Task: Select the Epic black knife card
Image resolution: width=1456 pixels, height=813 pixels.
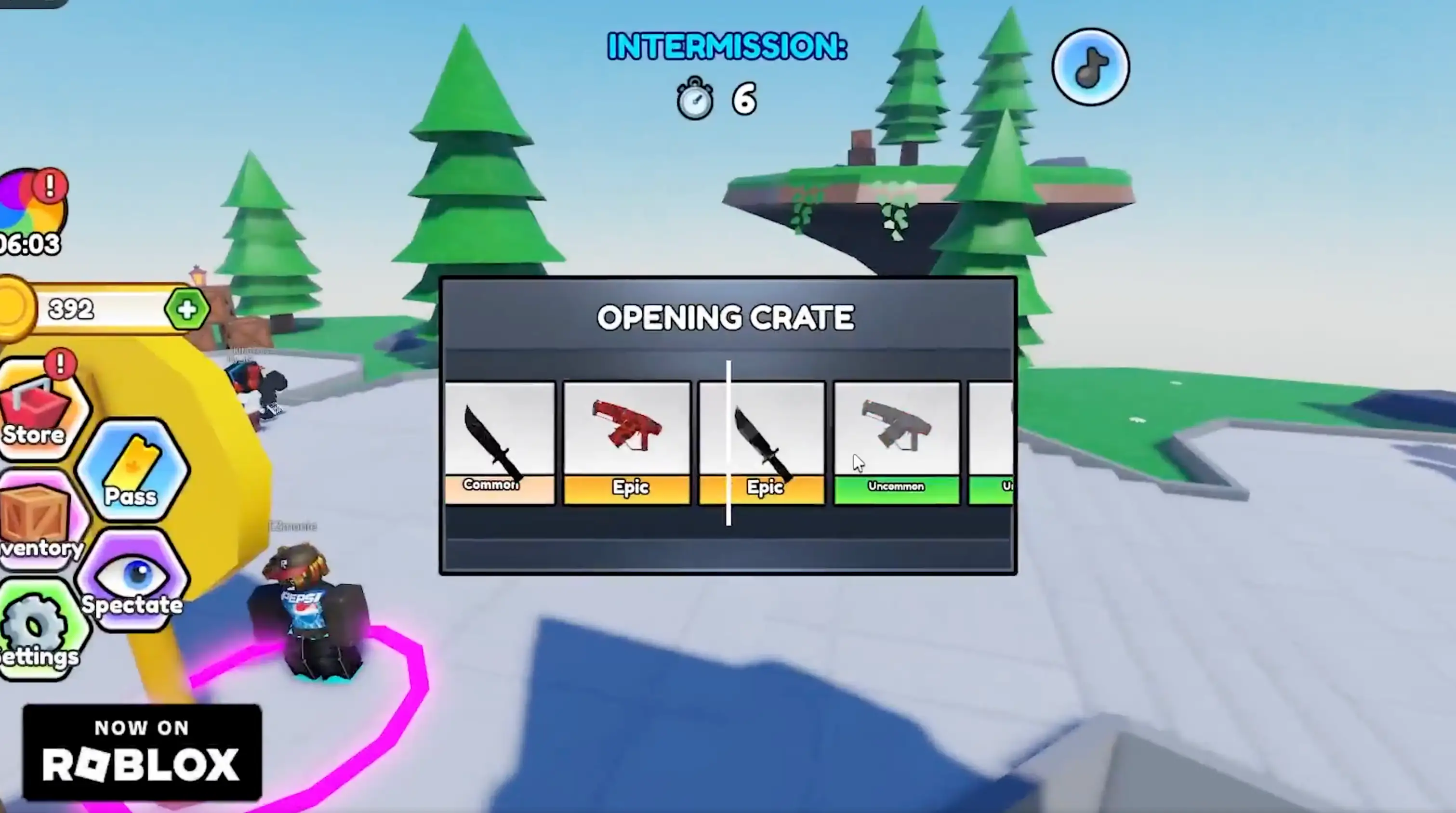Action: click(762, 442)
